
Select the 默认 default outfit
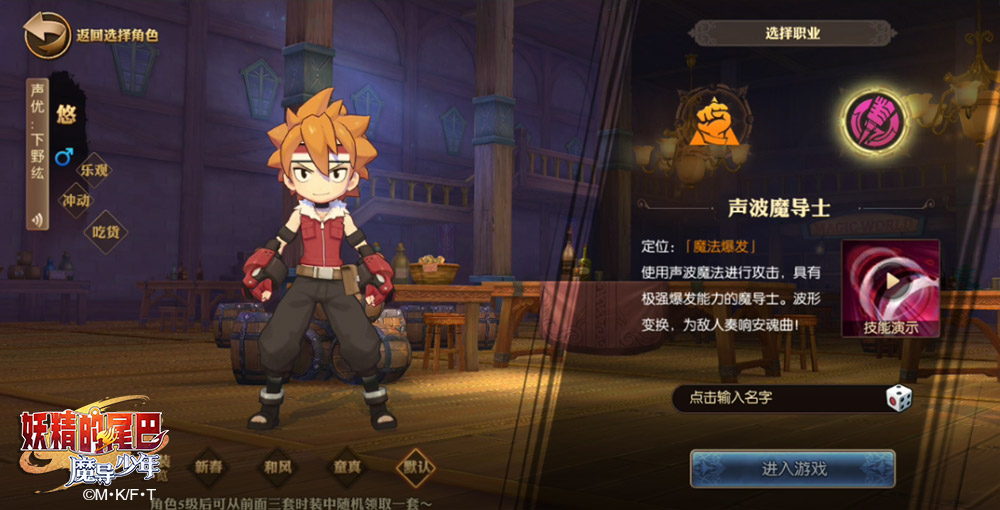coord(416,467)
